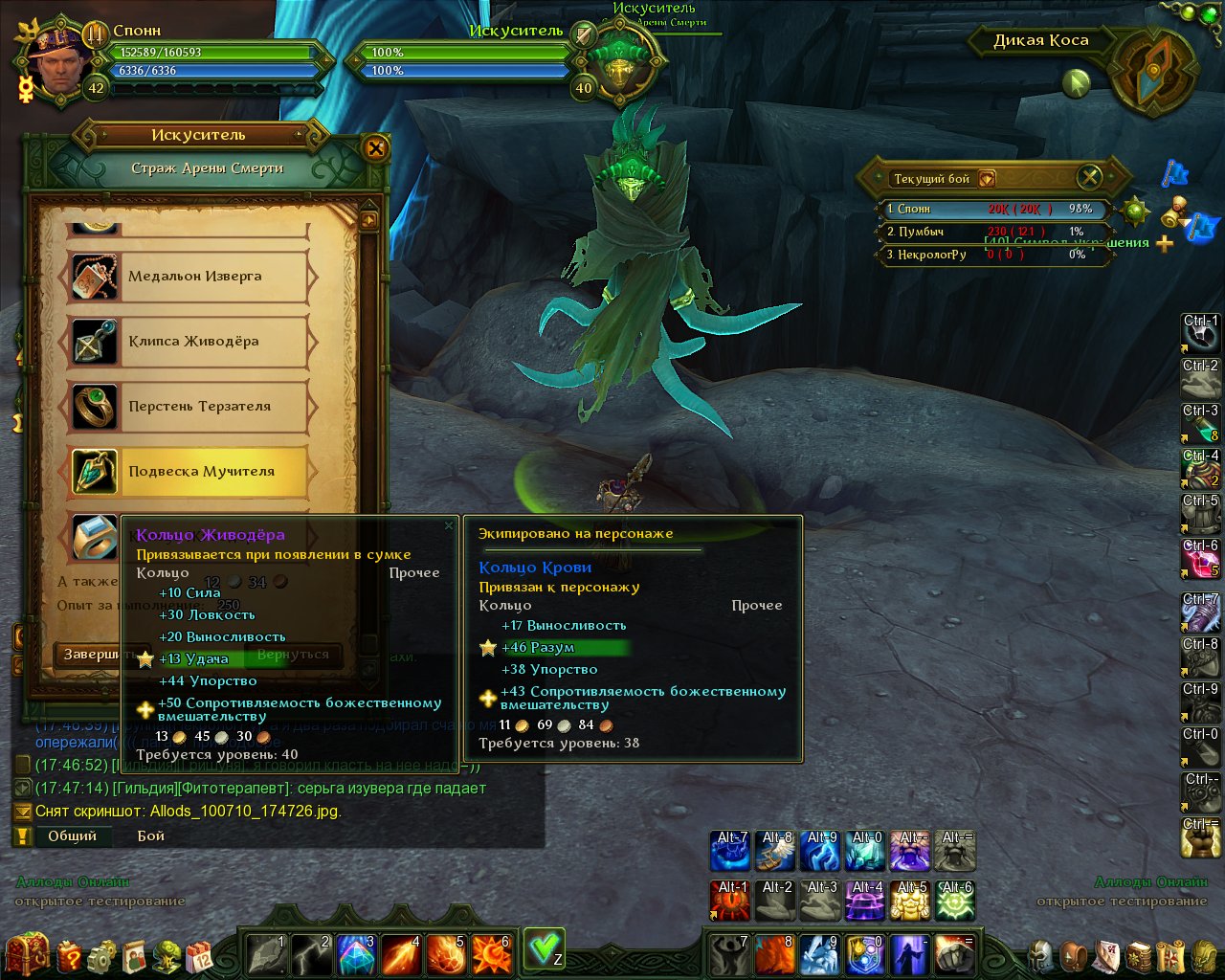Open the character helmet menu icon
This screenshot has width=1225, height=980.
tap(1041, 955)
